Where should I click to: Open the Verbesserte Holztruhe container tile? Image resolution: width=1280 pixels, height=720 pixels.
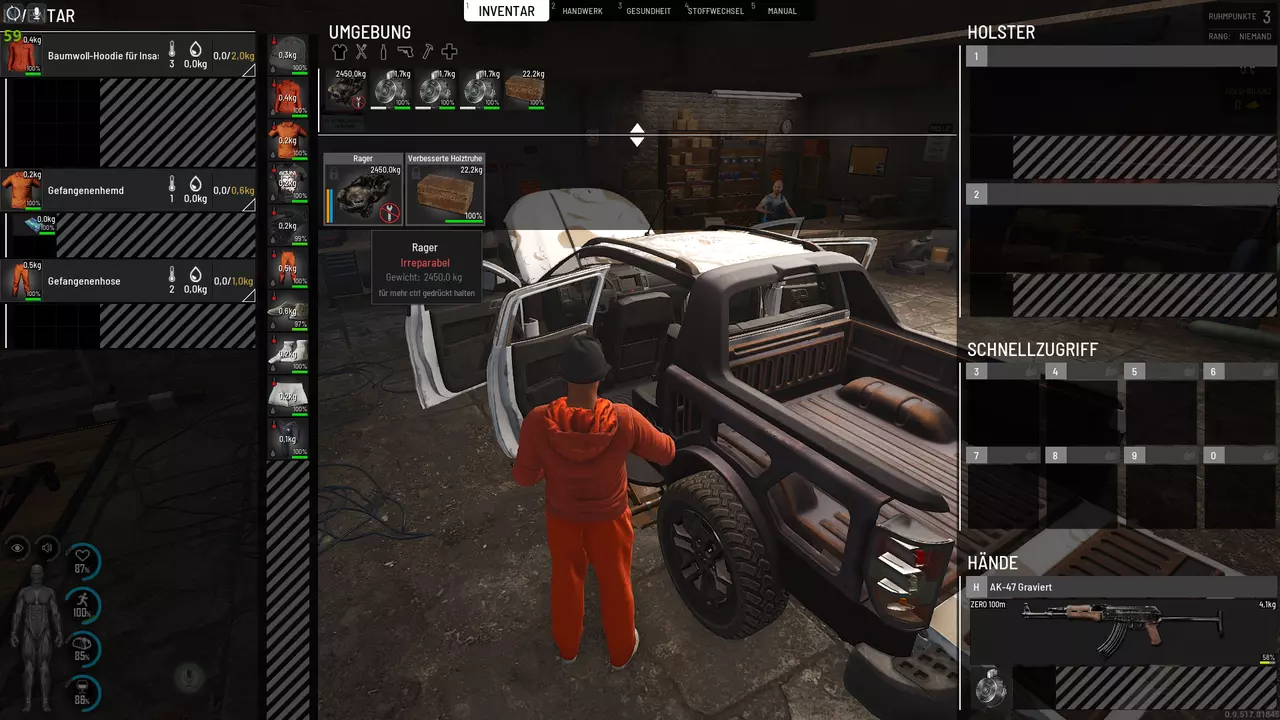pos(445,189)
